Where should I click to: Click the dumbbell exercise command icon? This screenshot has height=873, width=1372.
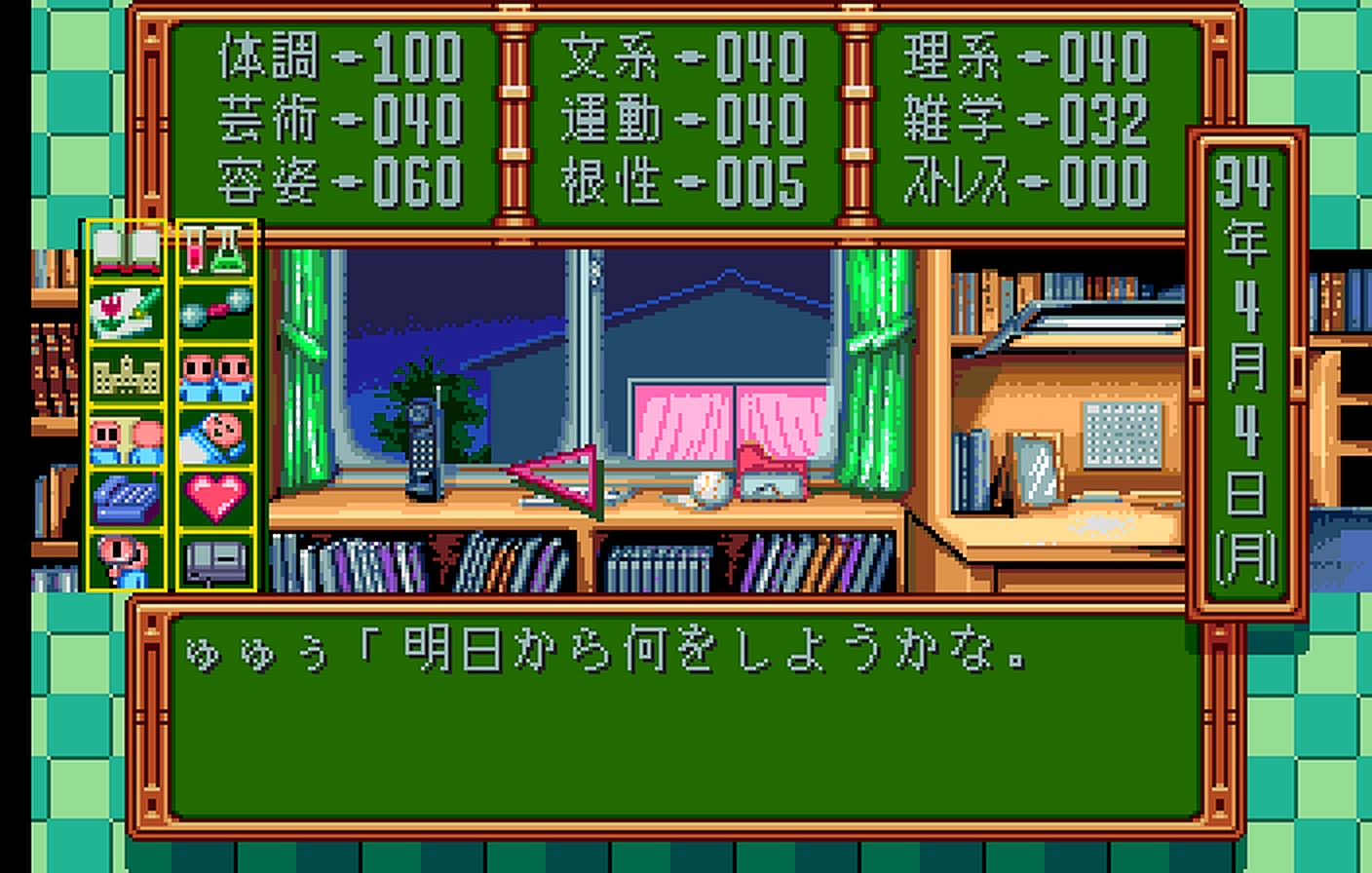coord(215,312)
